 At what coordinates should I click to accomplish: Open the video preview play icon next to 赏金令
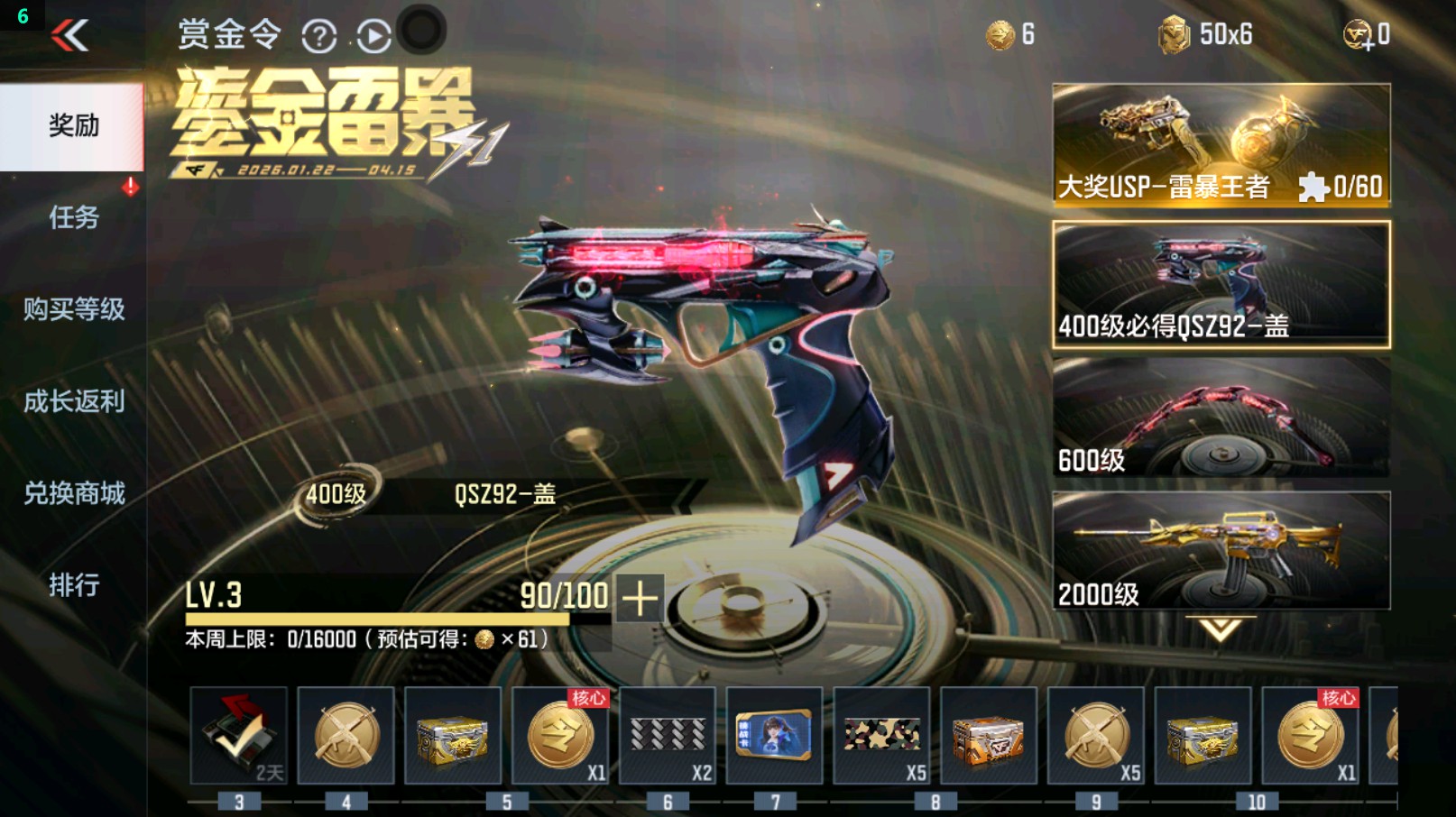pyautogui.click(x=373, y=36)
